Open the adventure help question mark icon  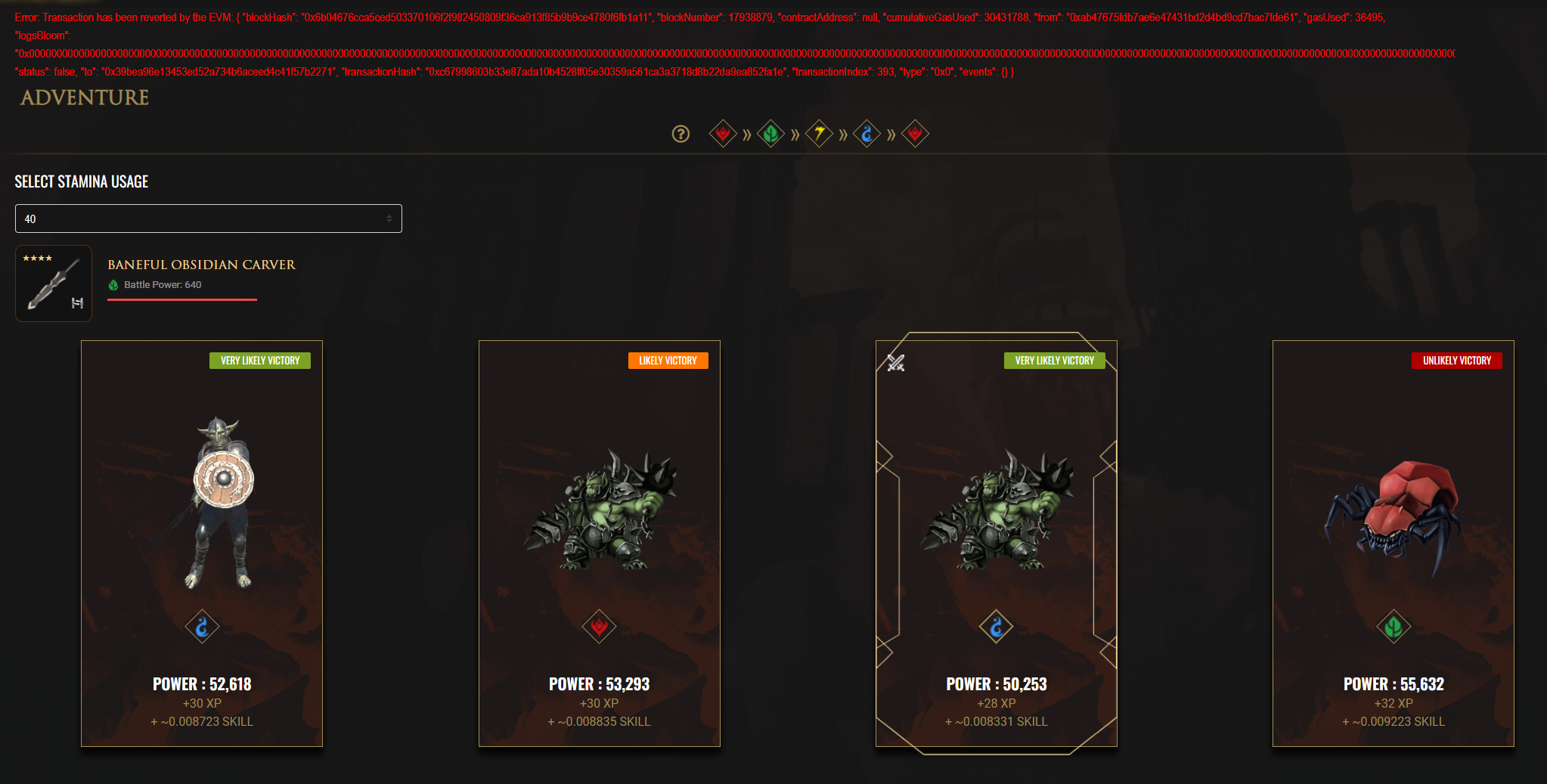click(680, 134)
